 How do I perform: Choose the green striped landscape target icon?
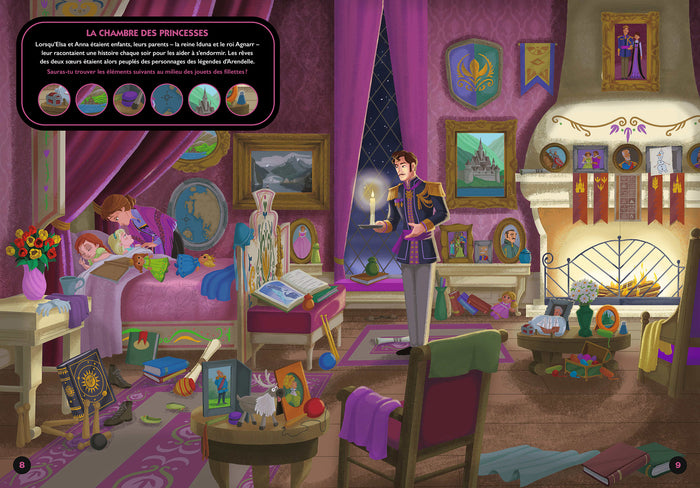[x=91, y=98]
